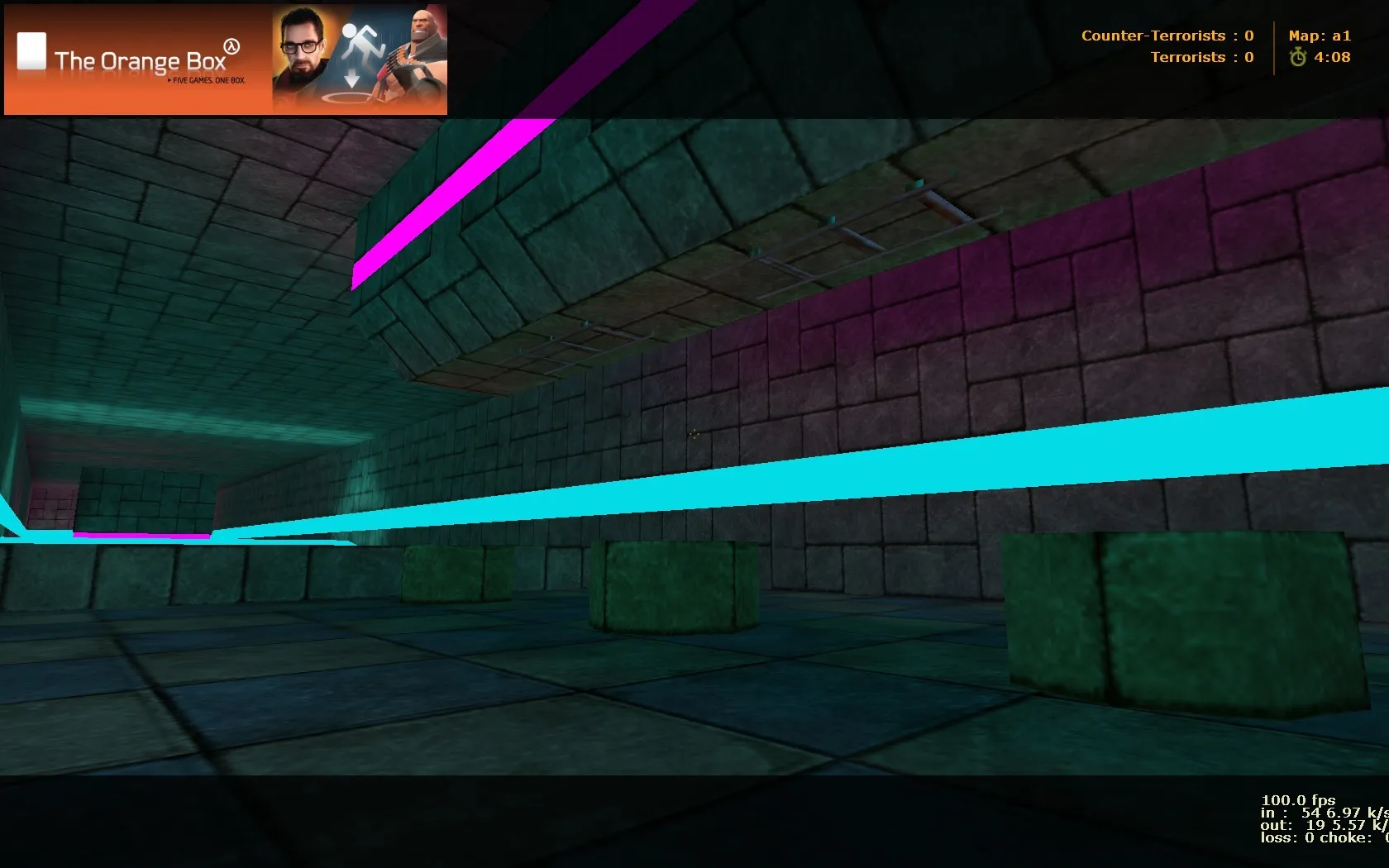Image resolution: width=1389 pixels, height=868 pixels.
Task: Select the Terrorists score readout
Action: pos(1201,57)
